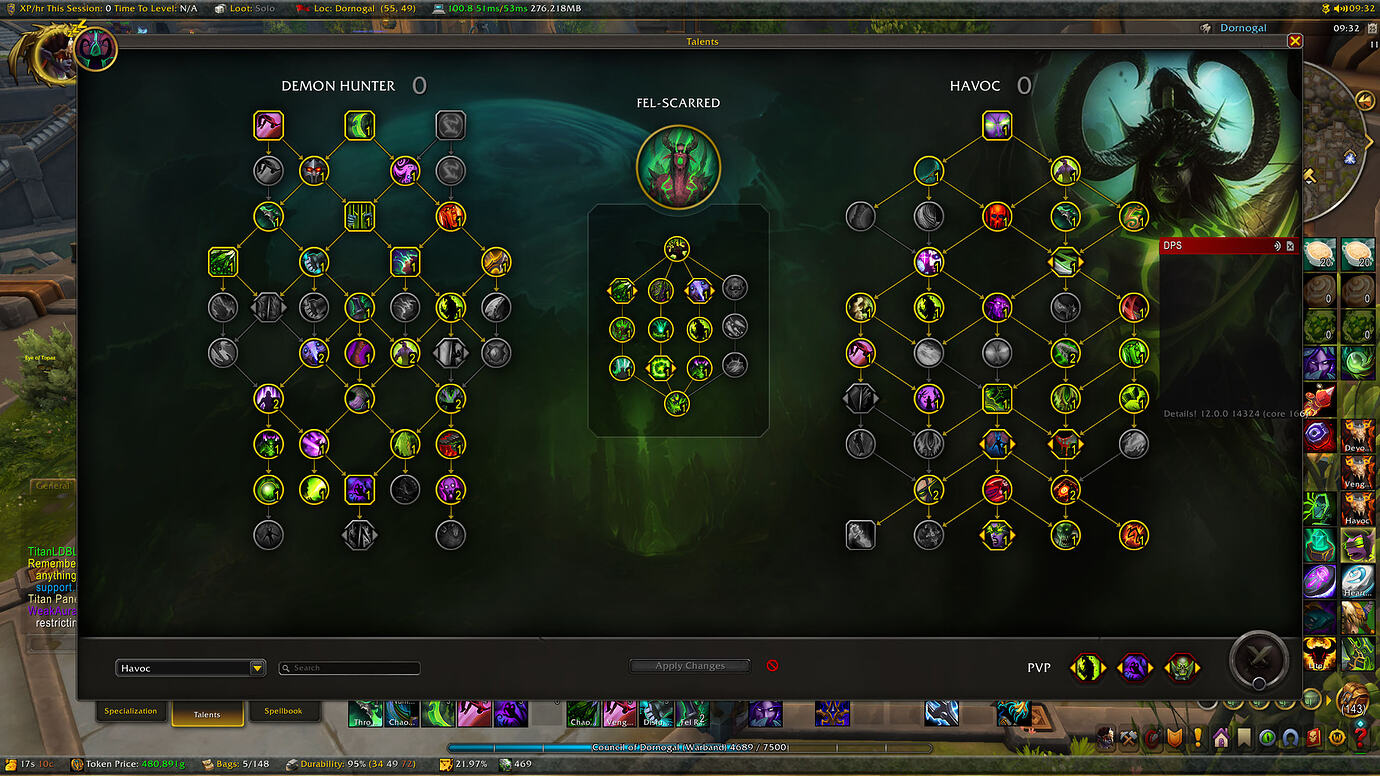Click the topmost Havoc talent node

click(996, 125)
